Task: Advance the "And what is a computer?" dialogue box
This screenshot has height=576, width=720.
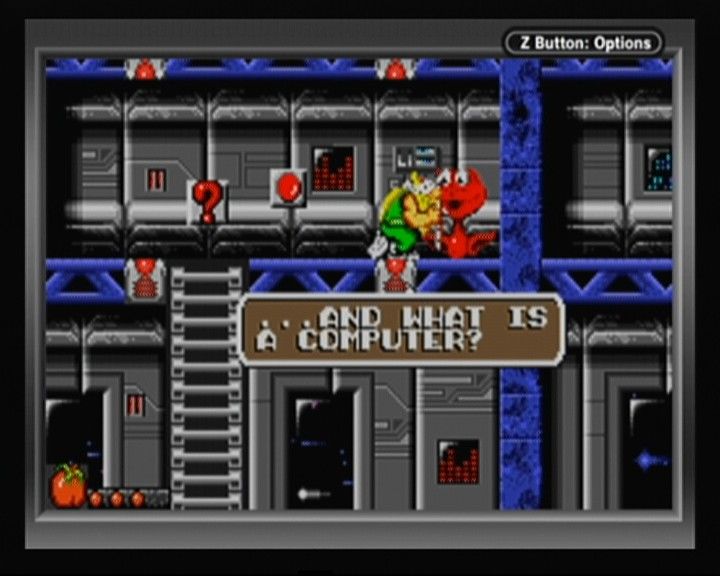Action: tap(402, 329)
